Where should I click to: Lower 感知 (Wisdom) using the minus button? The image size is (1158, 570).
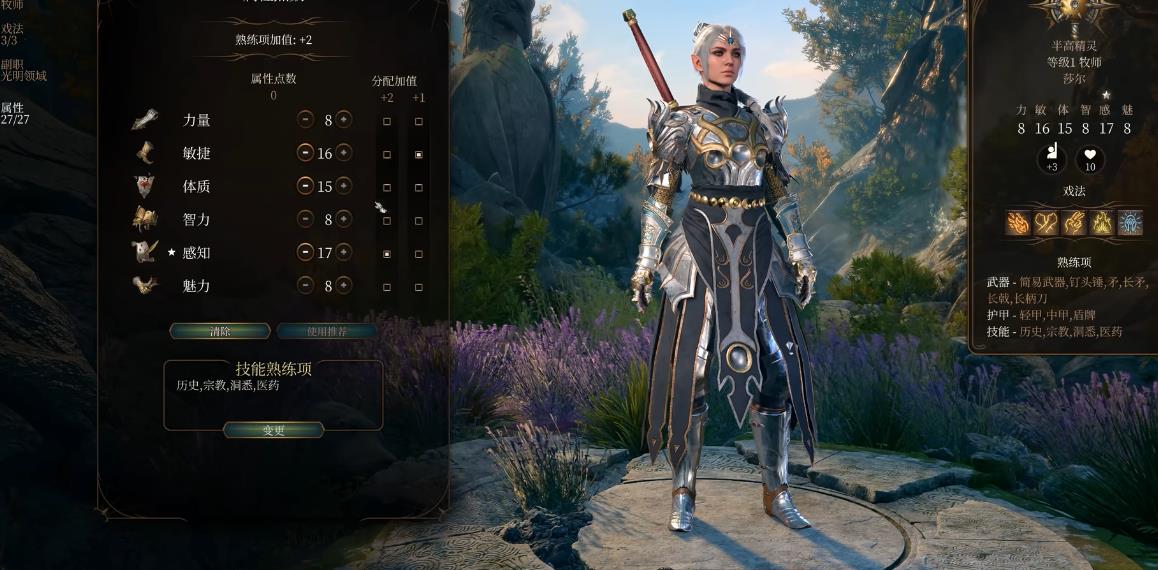pyautogui.click(x=305, y=252)
